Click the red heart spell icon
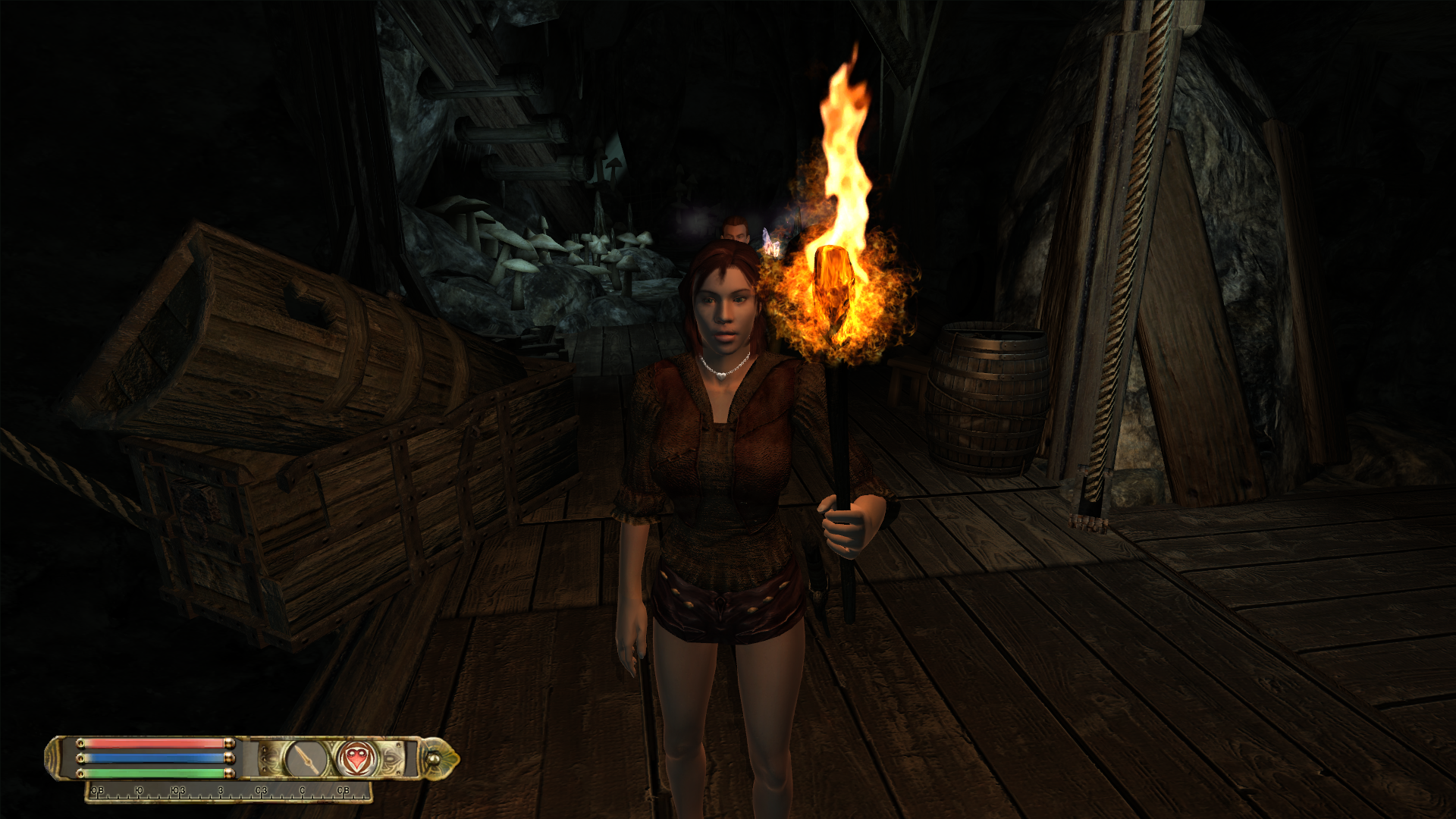 tap(355, 758)
